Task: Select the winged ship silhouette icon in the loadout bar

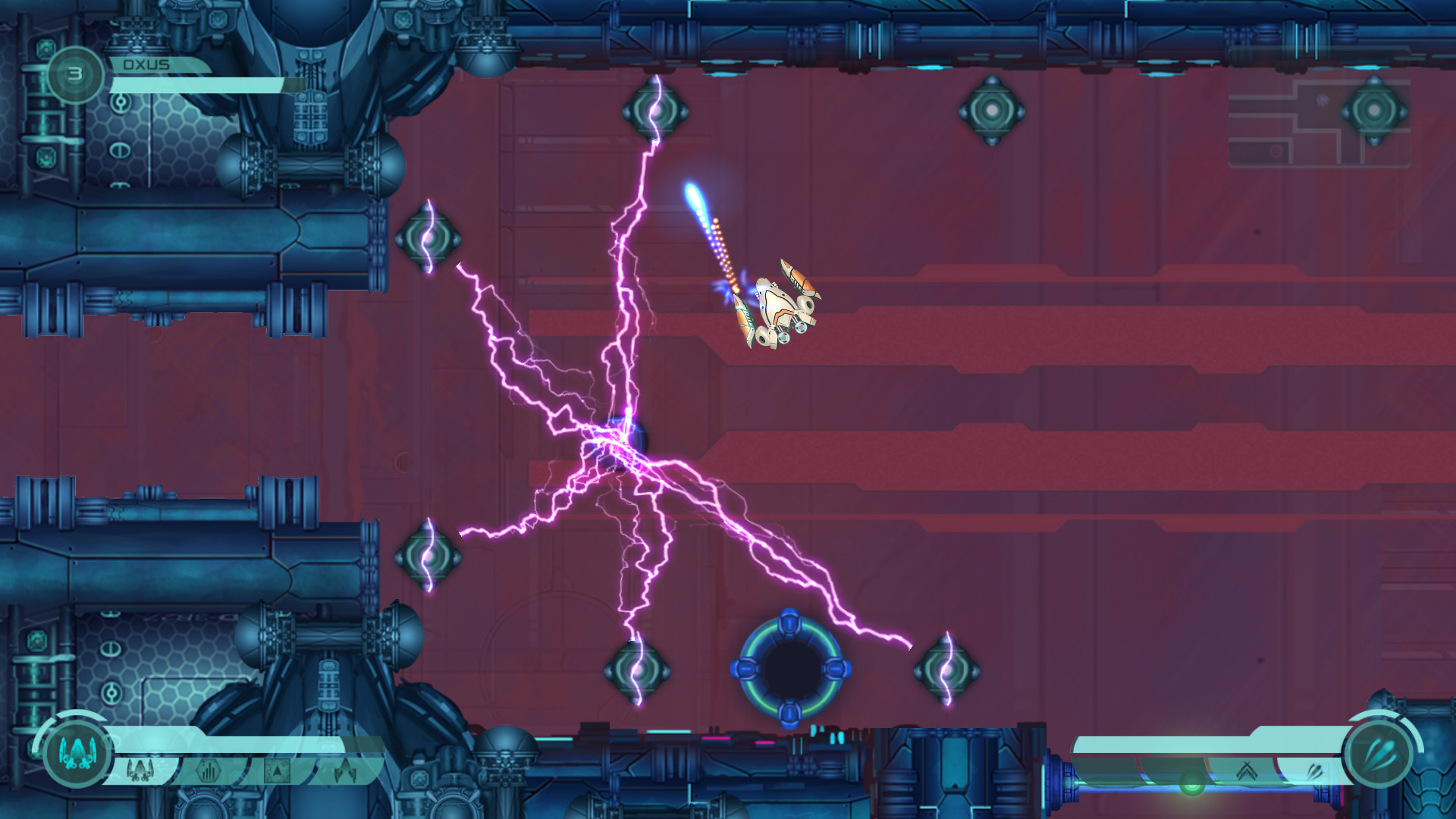Action: pos(344,770)
